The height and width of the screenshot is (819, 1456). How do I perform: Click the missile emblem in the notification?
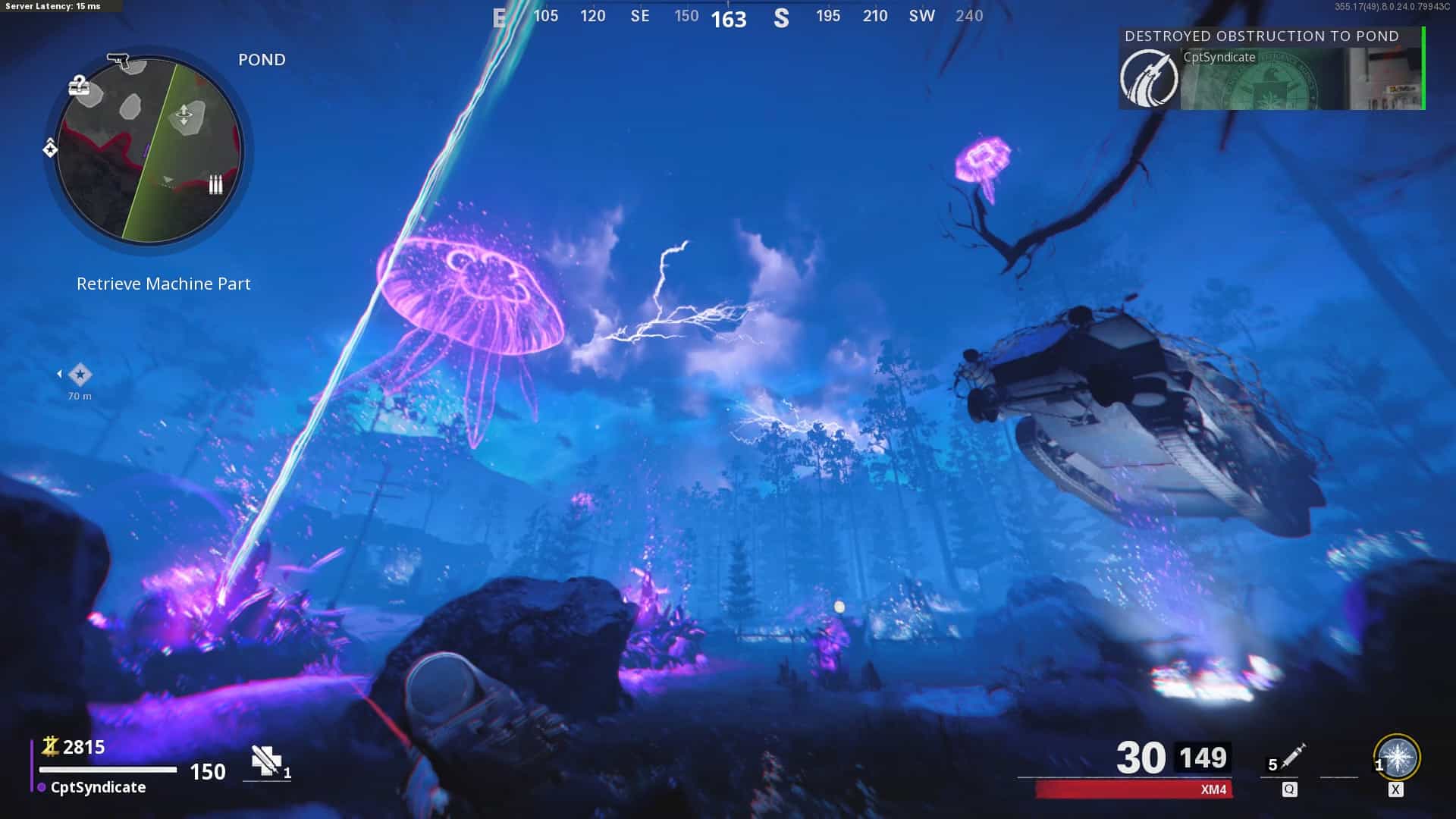pos(1149,78)
